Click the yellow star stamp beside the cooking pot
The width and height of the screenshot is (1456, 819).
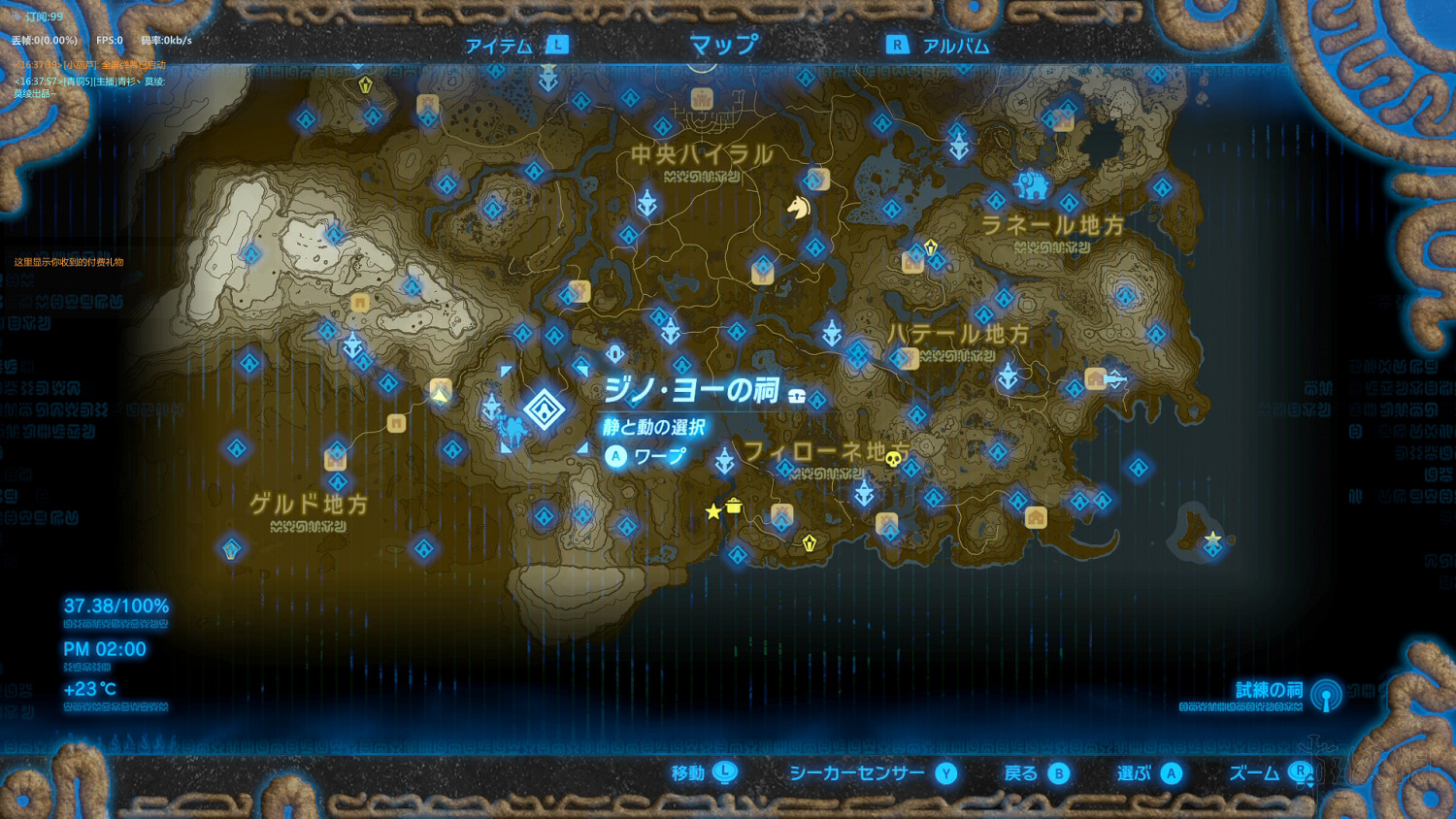click(713, 511)
